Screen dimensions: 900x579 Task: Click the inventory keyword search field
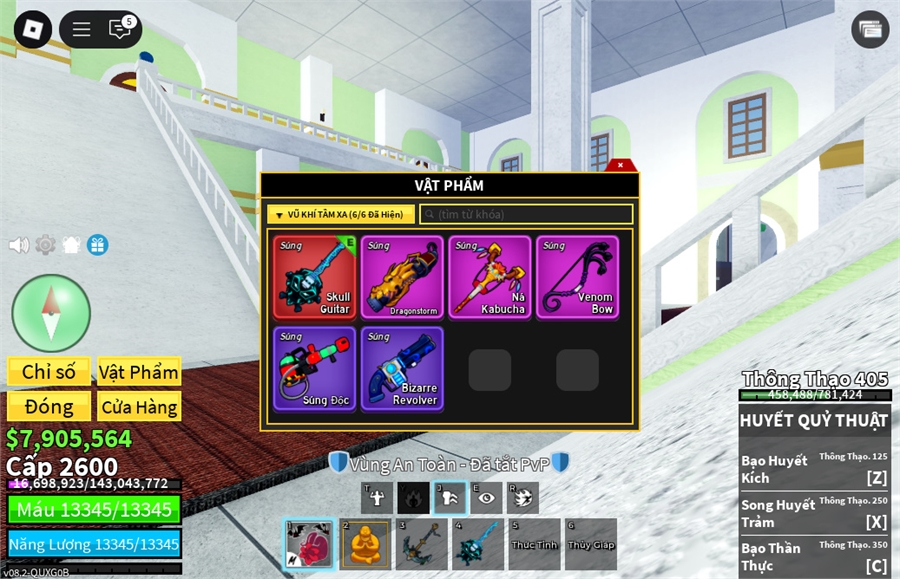tap(526, 214)
